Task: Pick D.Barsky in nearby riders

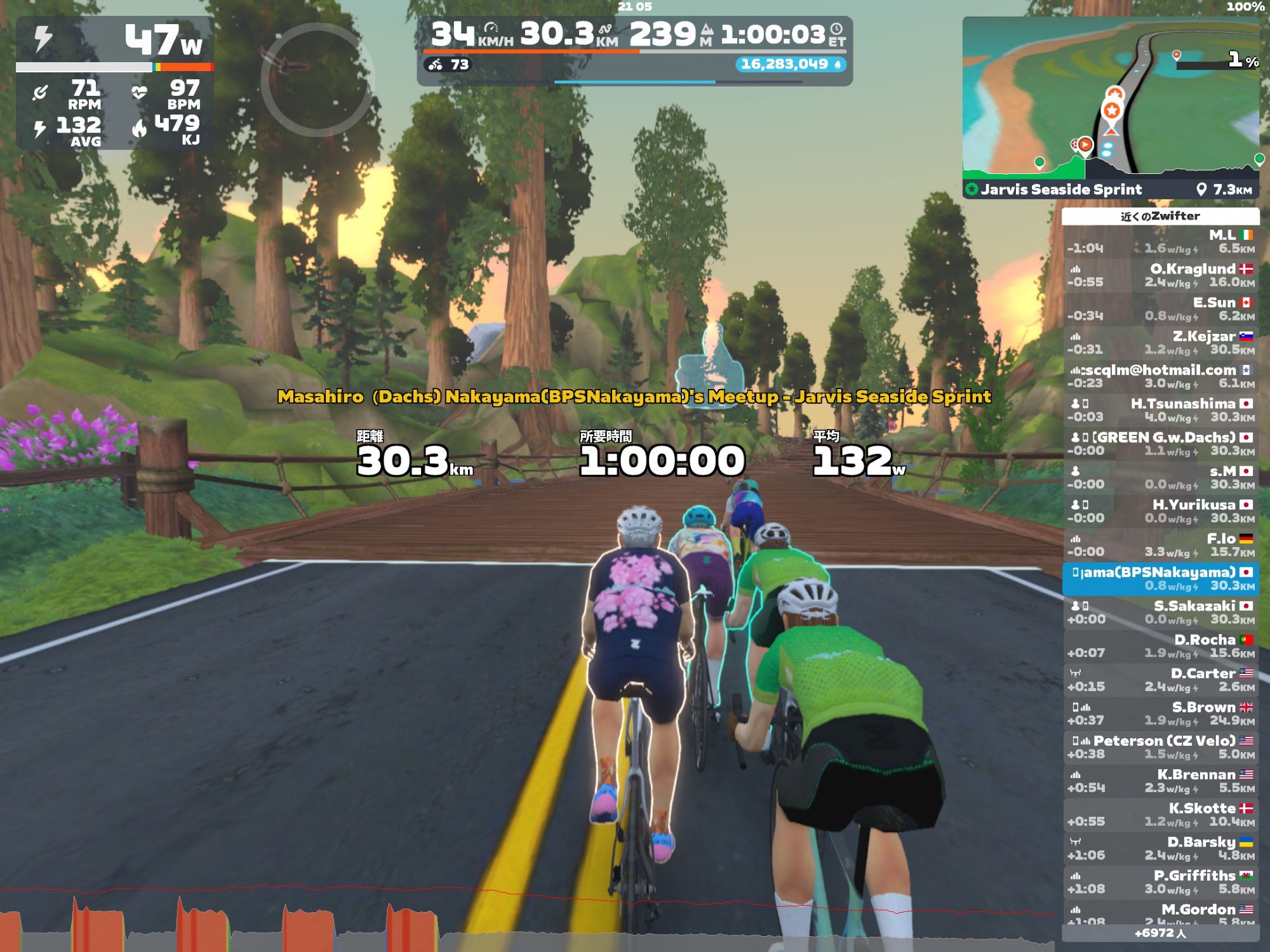Action: pos(1161,848)
